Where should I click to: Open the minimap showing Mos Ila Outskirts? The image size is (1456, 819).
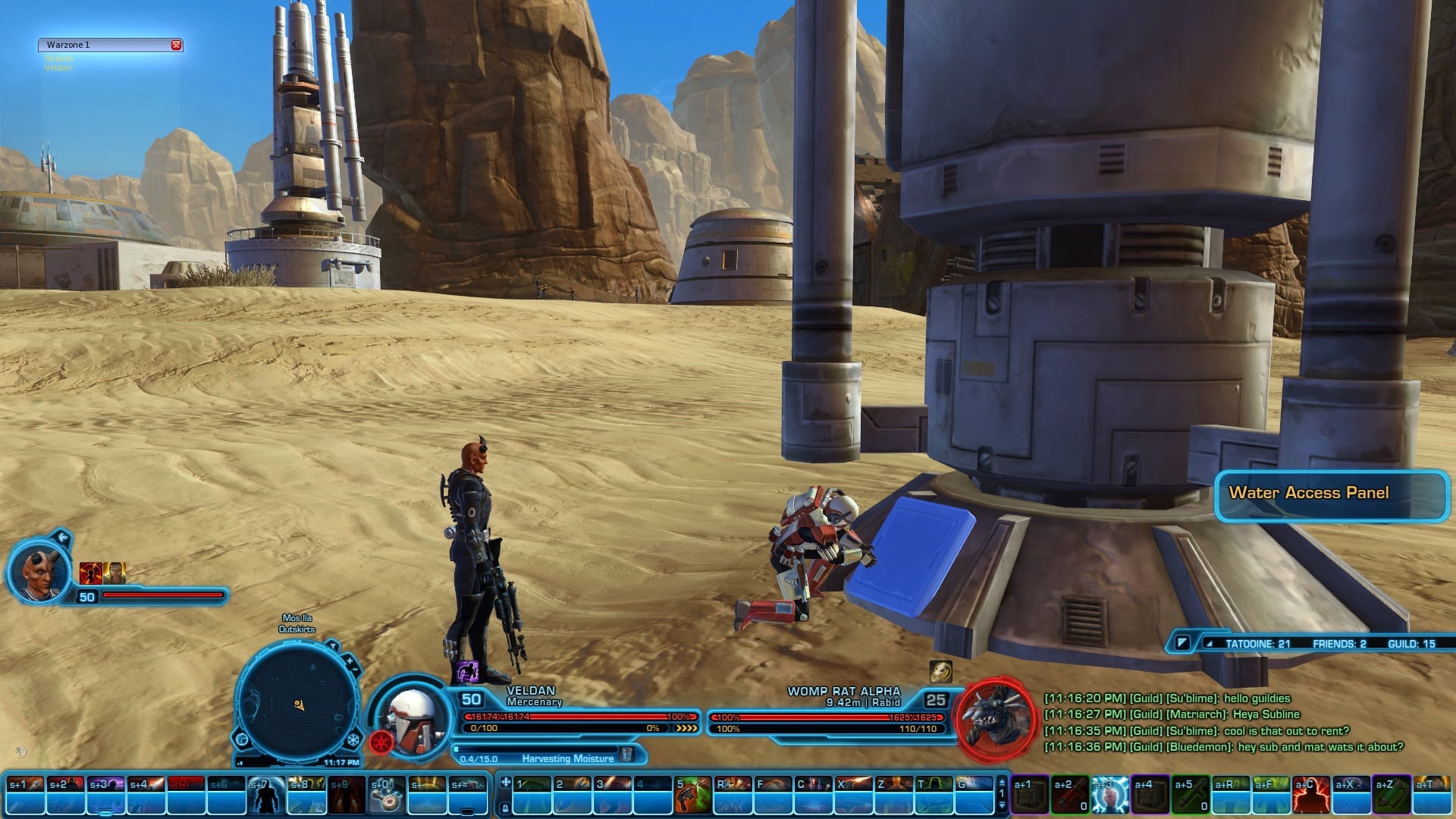click(297, 701)
